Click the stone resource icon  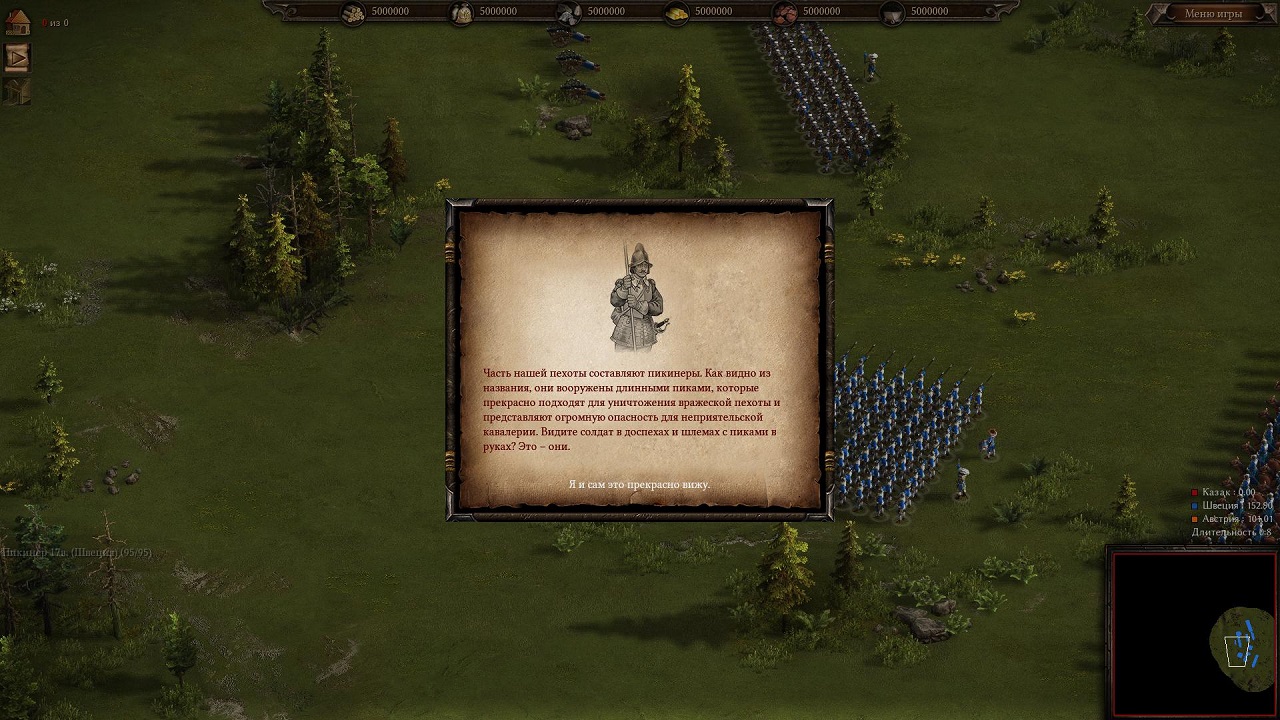click(570, 12)
